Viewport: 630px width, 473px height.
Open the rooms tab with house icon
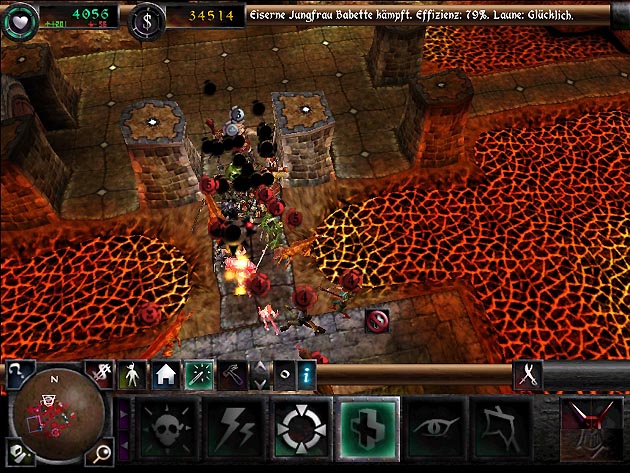165,375
